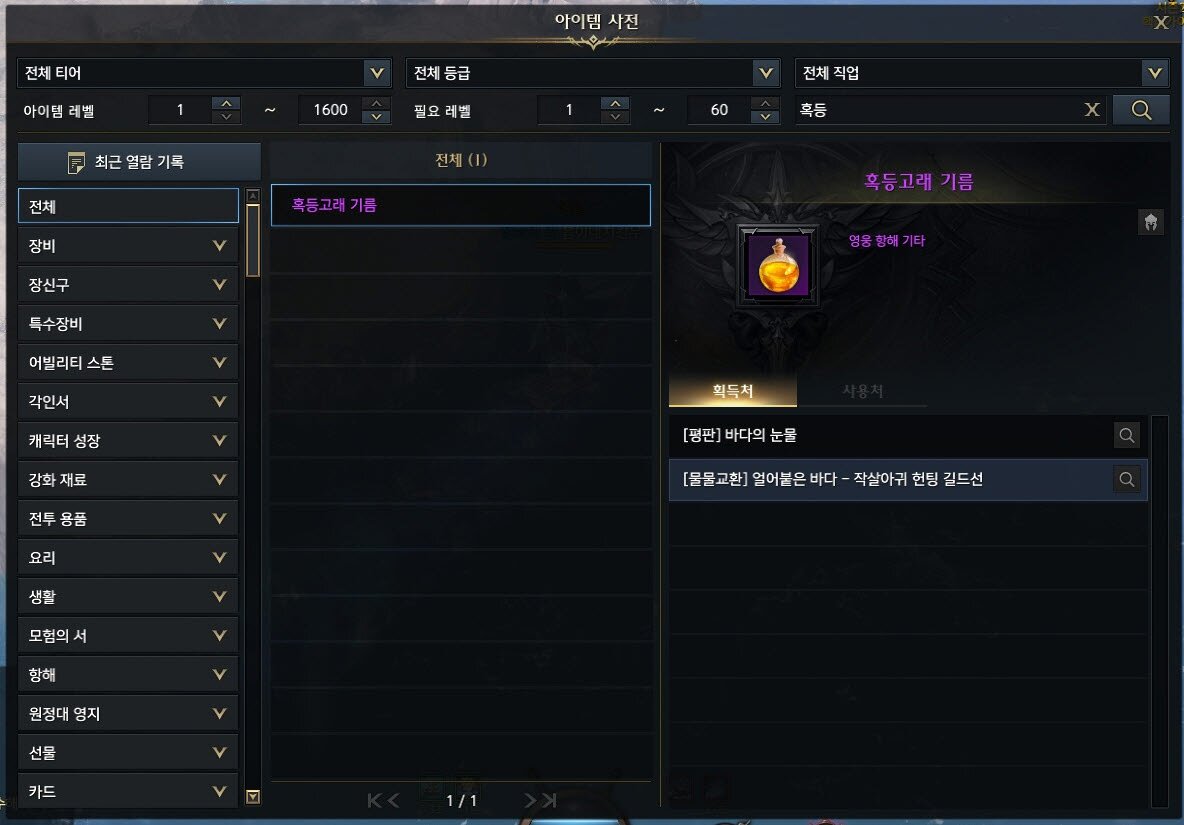The image size is (1184, 825).
Task: Switch to the 사용처 tab
Action: pos(862,391)
